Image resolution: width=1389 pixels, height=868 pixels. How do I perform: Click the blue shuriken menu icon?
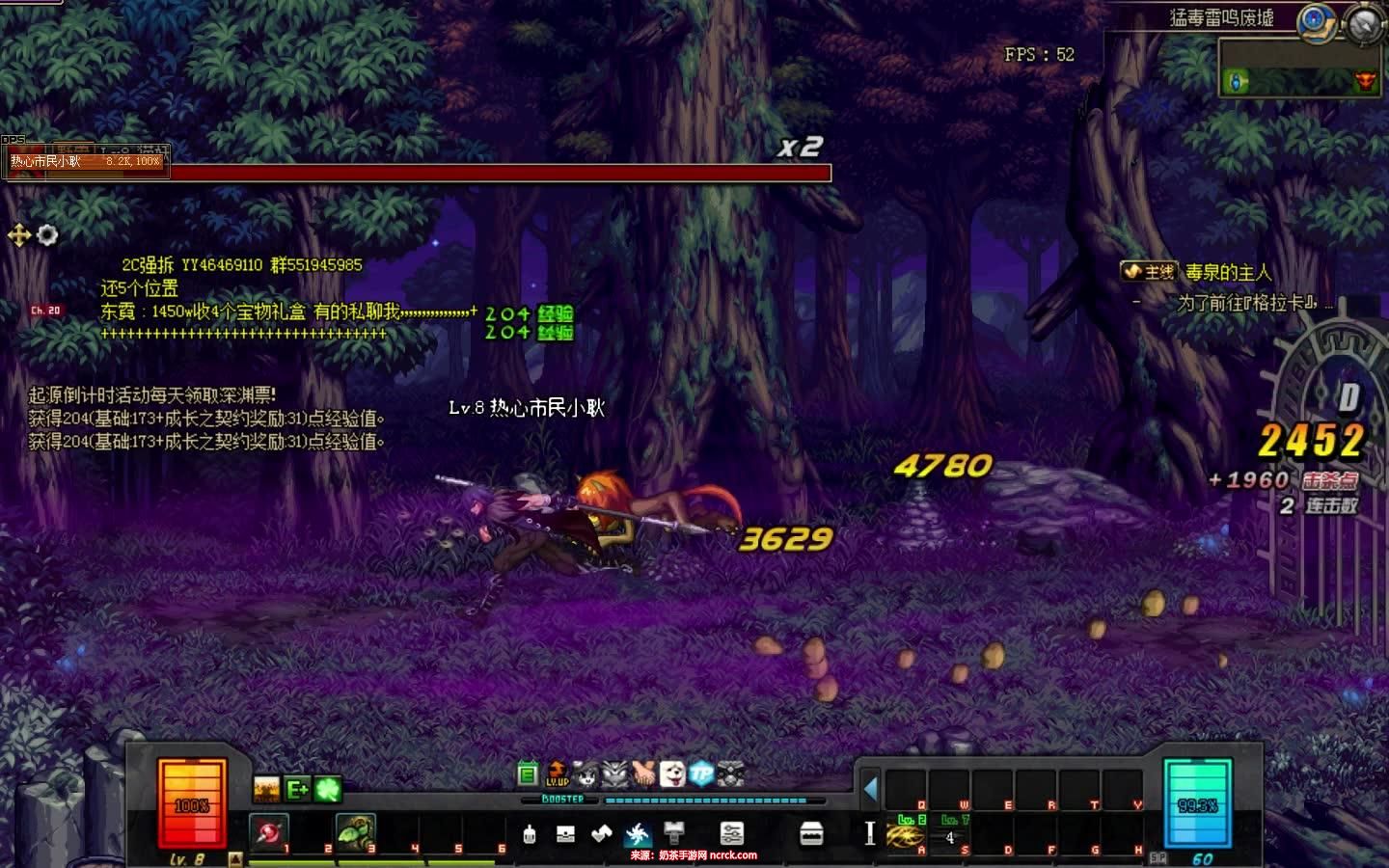click(638, 834)
